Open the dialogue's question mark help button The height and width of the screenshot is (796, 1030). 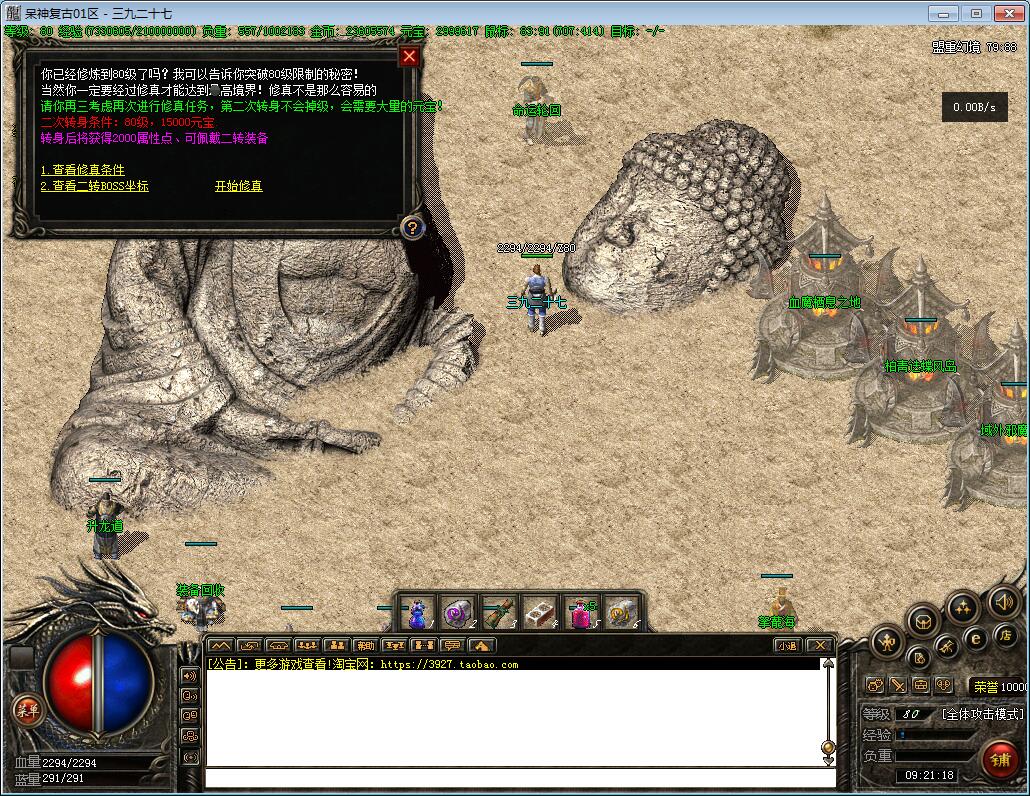pos(411,228)
